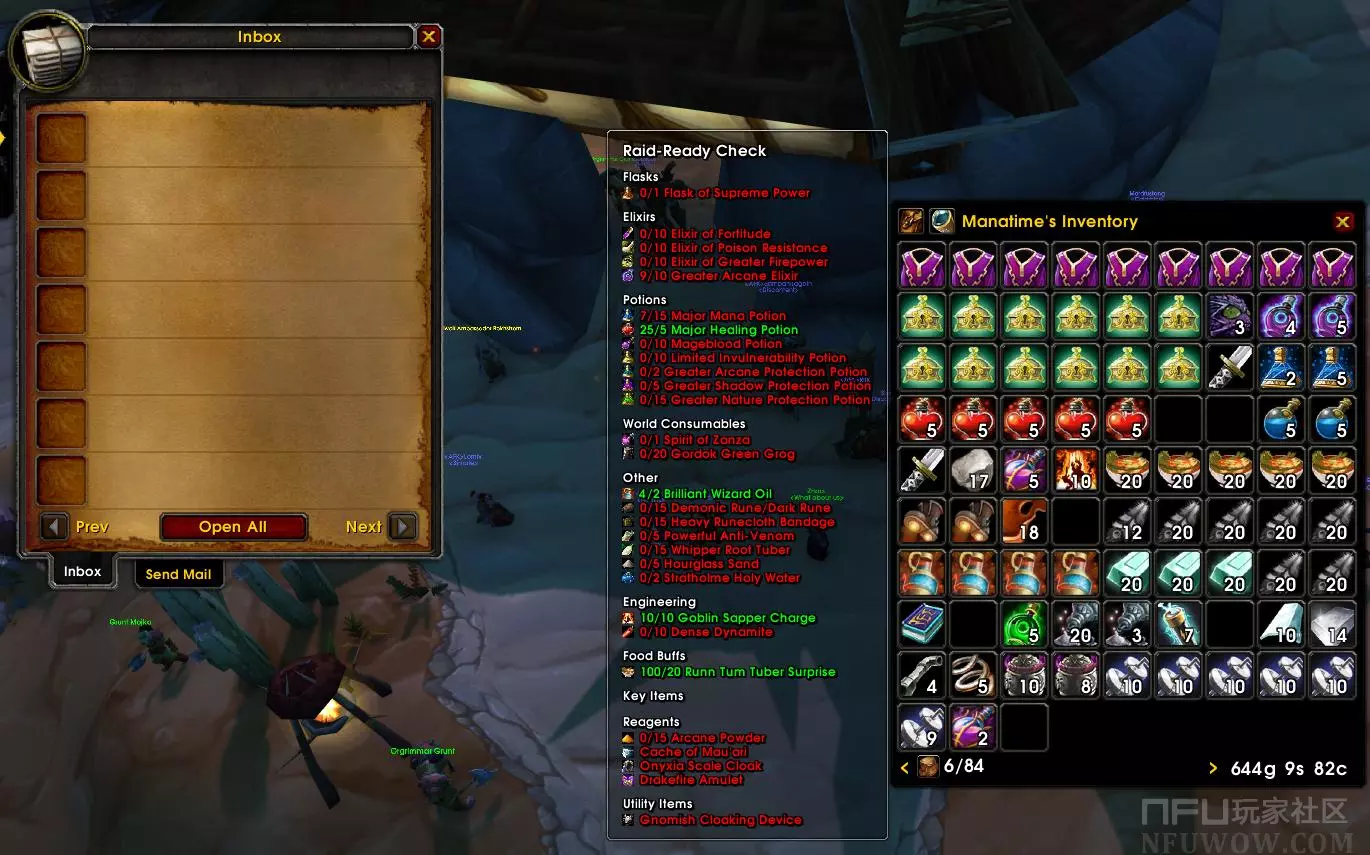Expand the gold arrow beside the money
This screenshot has width=1370, height=855.
(1213, 768)
